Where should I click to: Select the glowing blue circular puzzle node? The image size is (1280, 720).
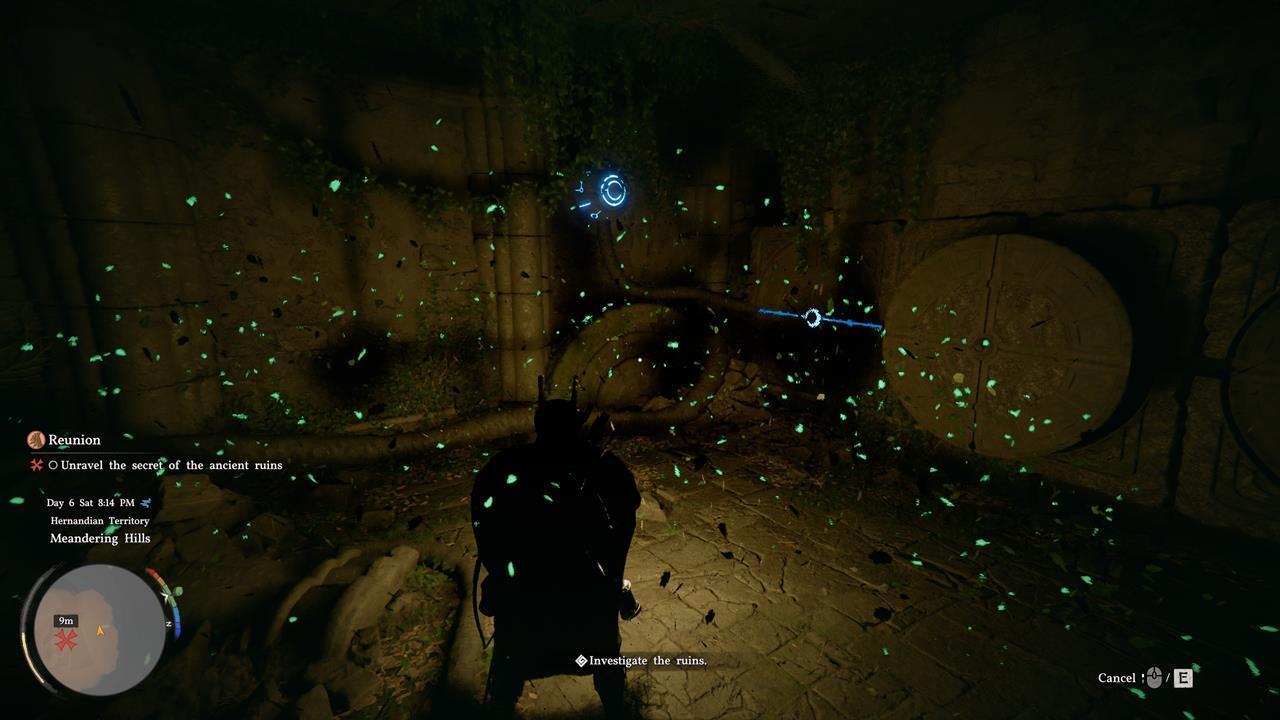612,190
